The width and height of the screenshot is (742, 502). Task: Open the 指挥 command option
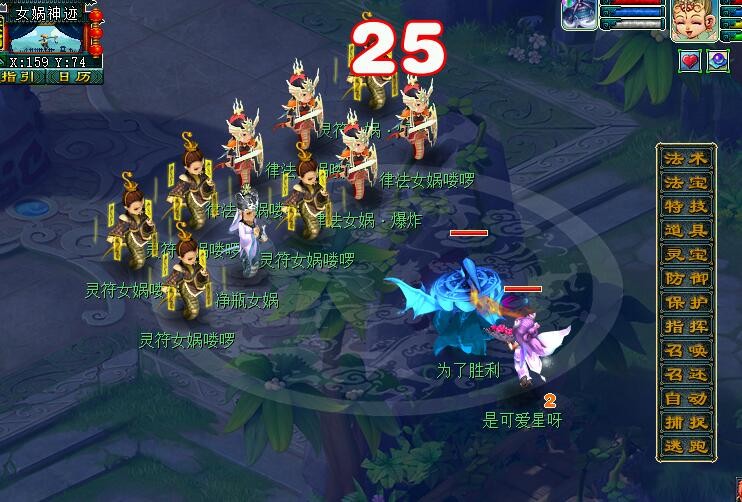click(686, 327)
